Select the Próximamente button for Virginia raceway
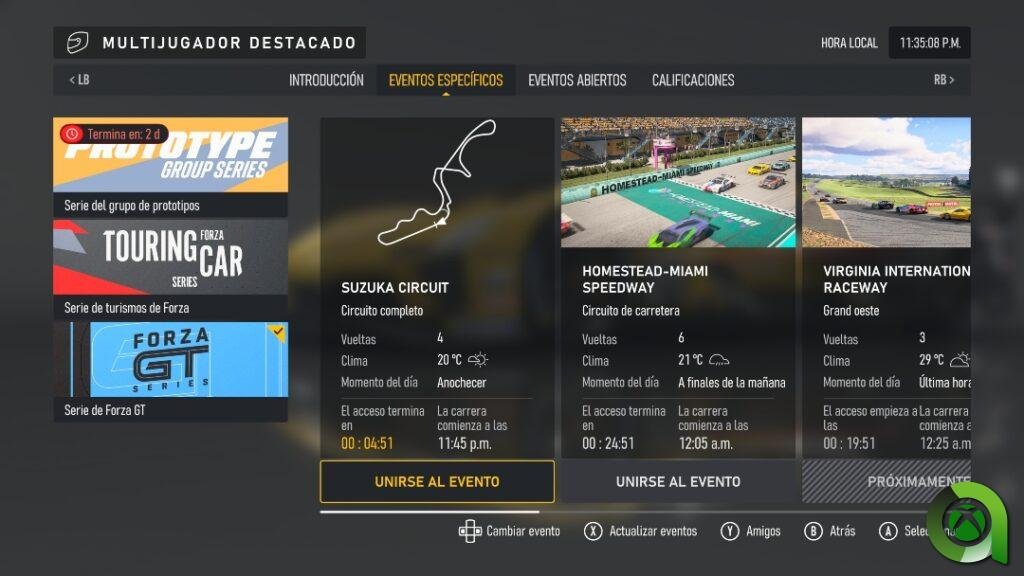Viewport: 1024px width, 576px height. (886, 481)
